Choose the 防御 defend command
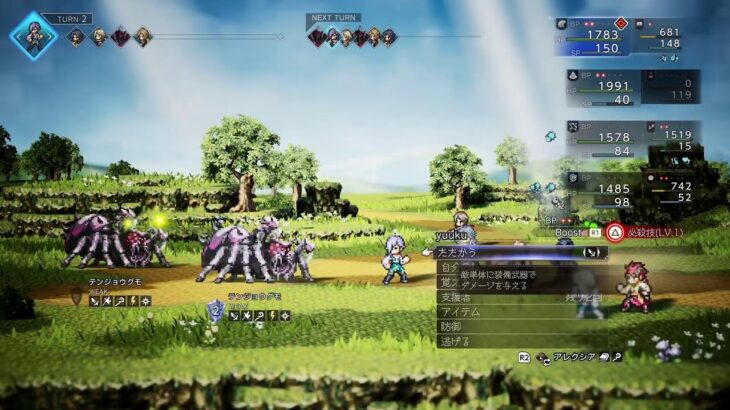The image size is (730, 410). (x=452, y=326)
